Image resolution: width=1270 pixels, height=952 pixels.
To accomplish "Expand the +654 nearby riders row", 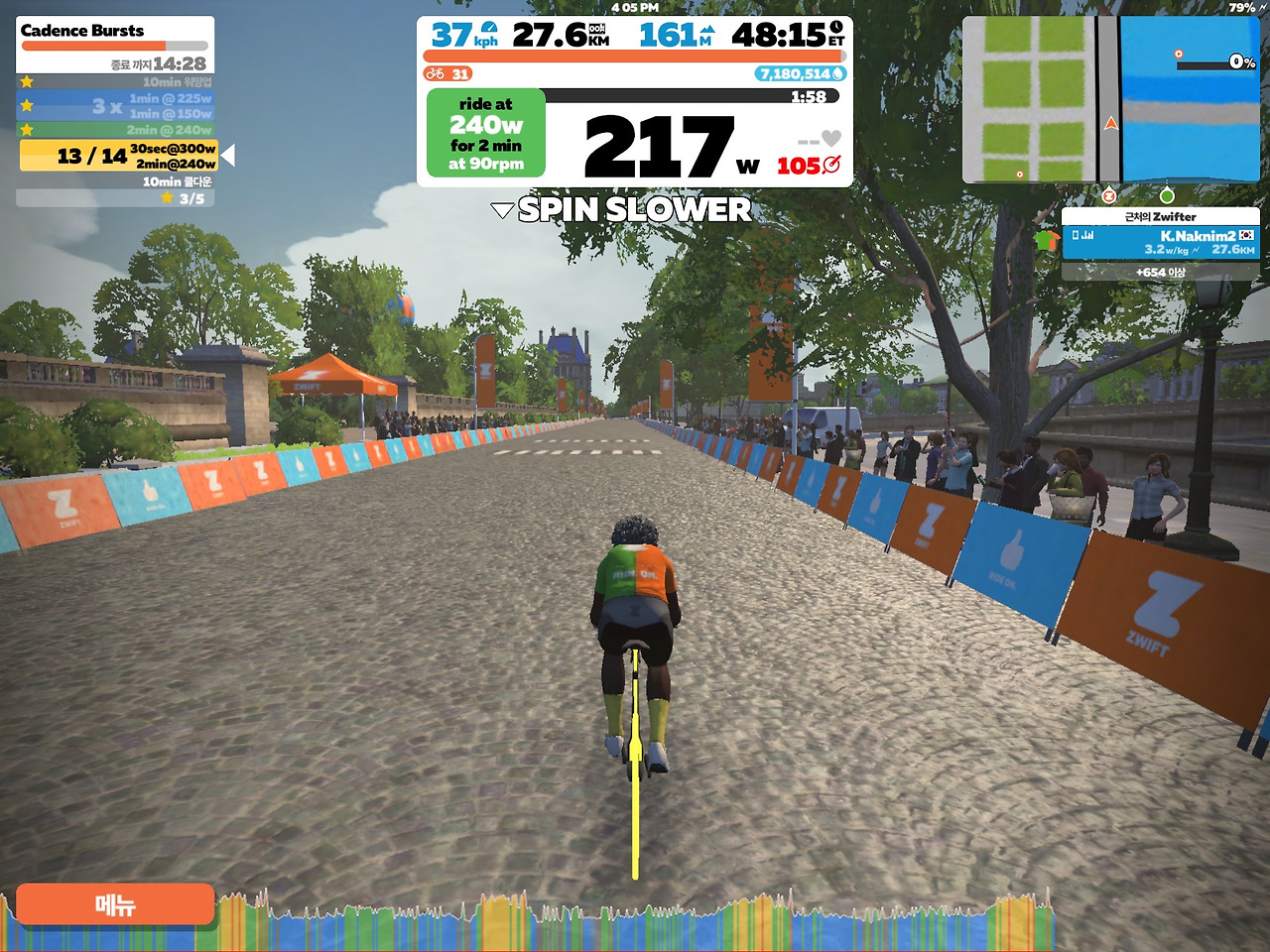I will pos(1160,272).
